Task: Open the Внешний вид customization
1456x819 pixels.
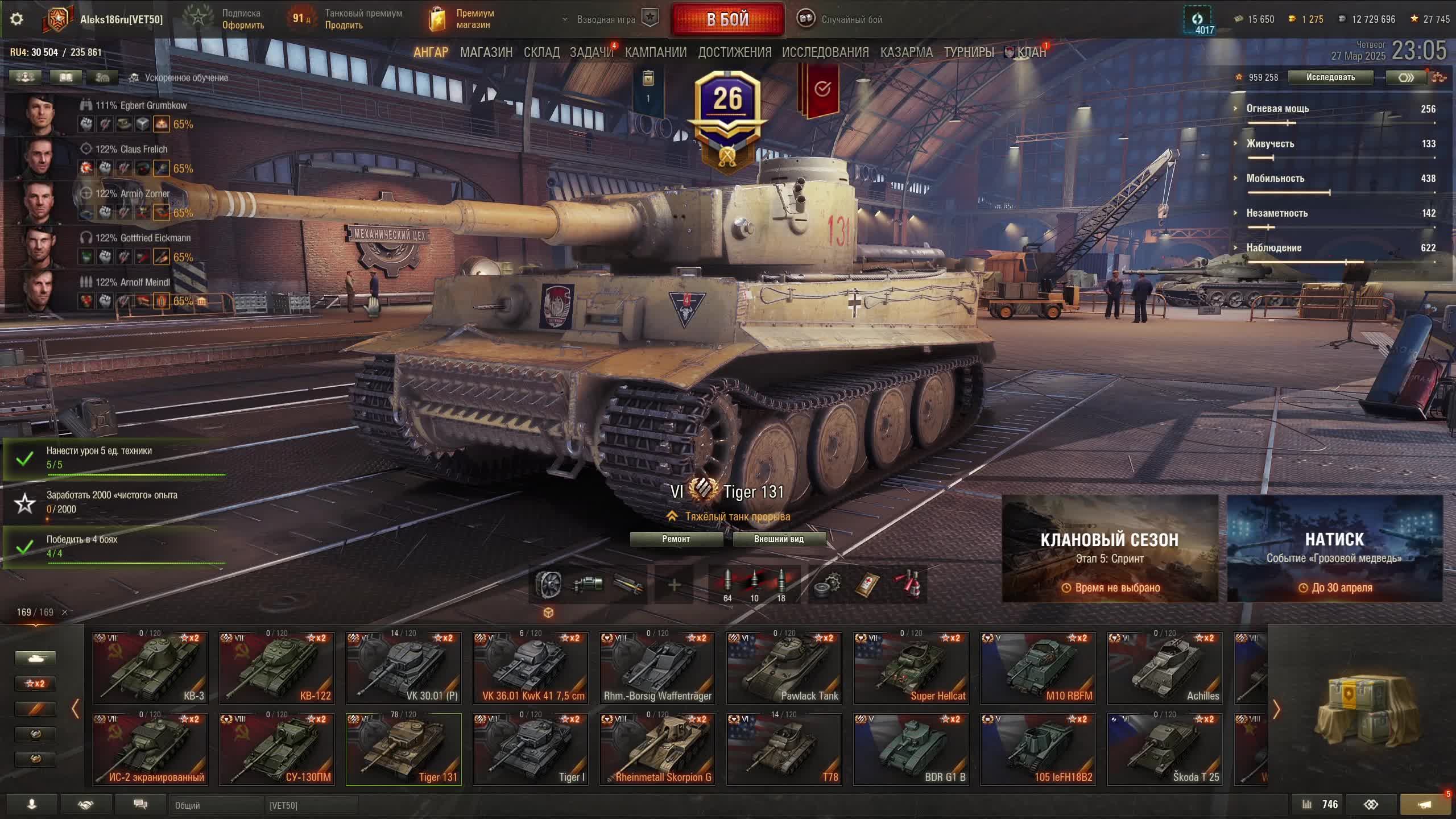Action: click(779, 539)
